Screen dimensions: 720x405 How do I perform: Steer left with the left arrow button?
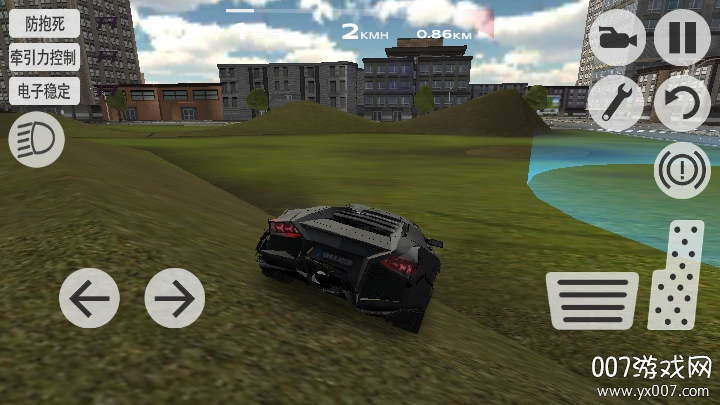tap(89, 298)
